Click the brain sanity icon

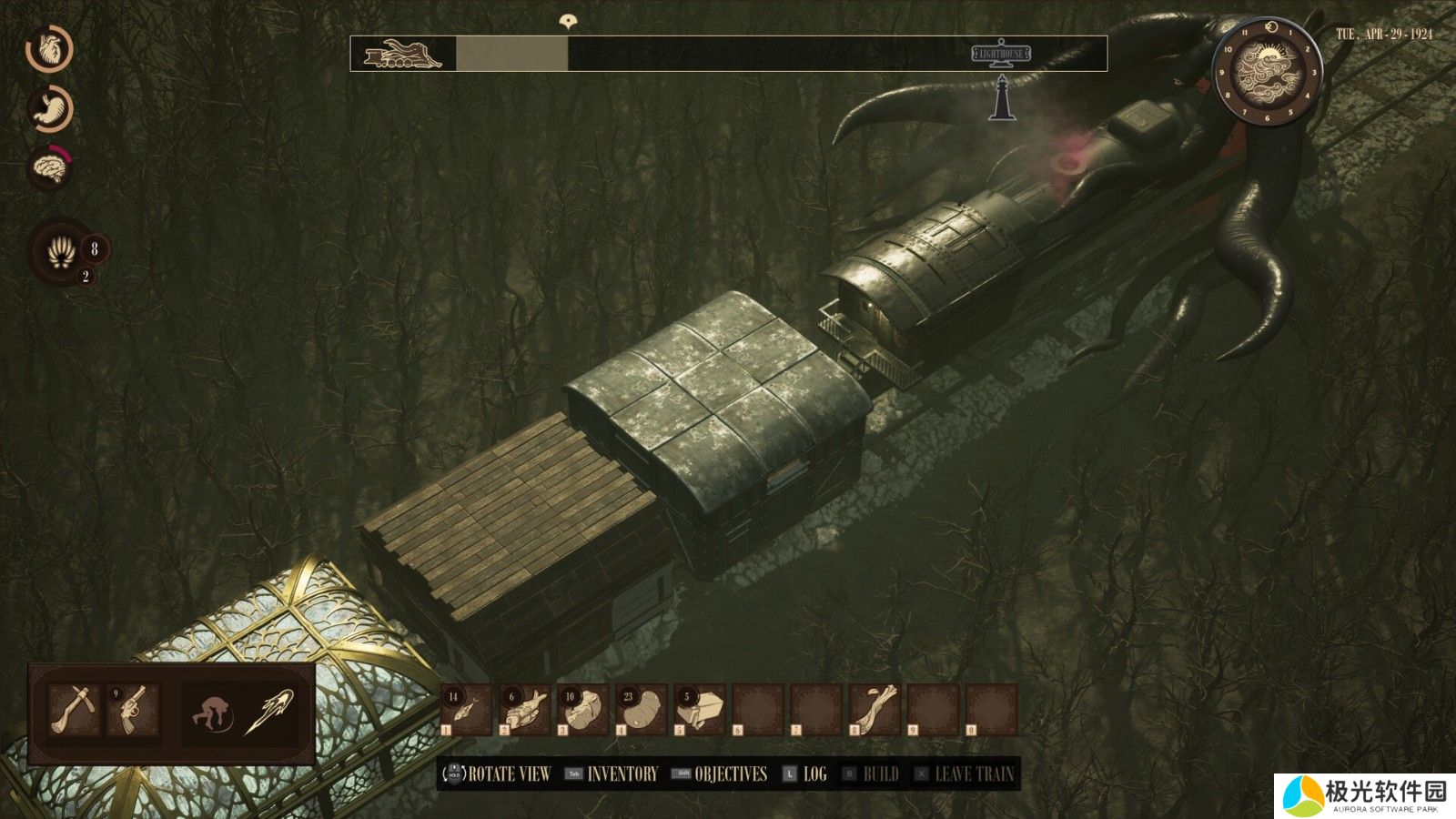tap(51, 167)
